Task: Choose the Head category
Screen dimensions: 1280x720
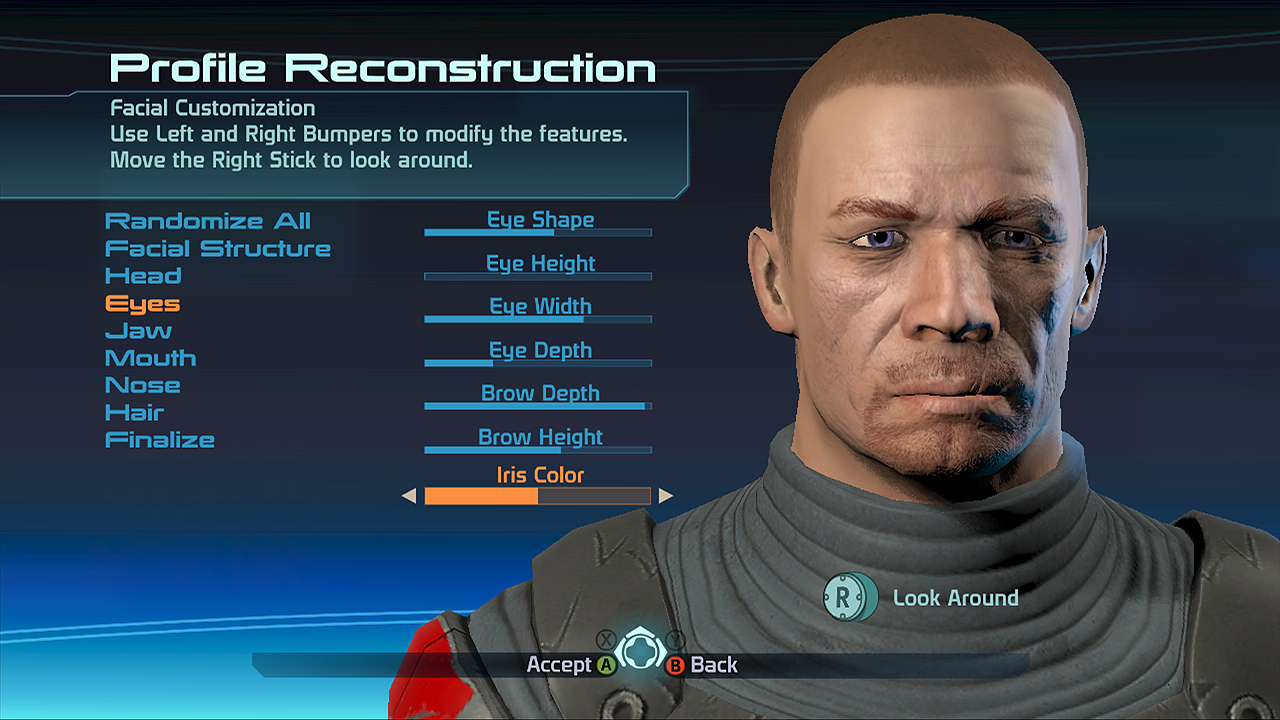Action: tap(143, 276)
